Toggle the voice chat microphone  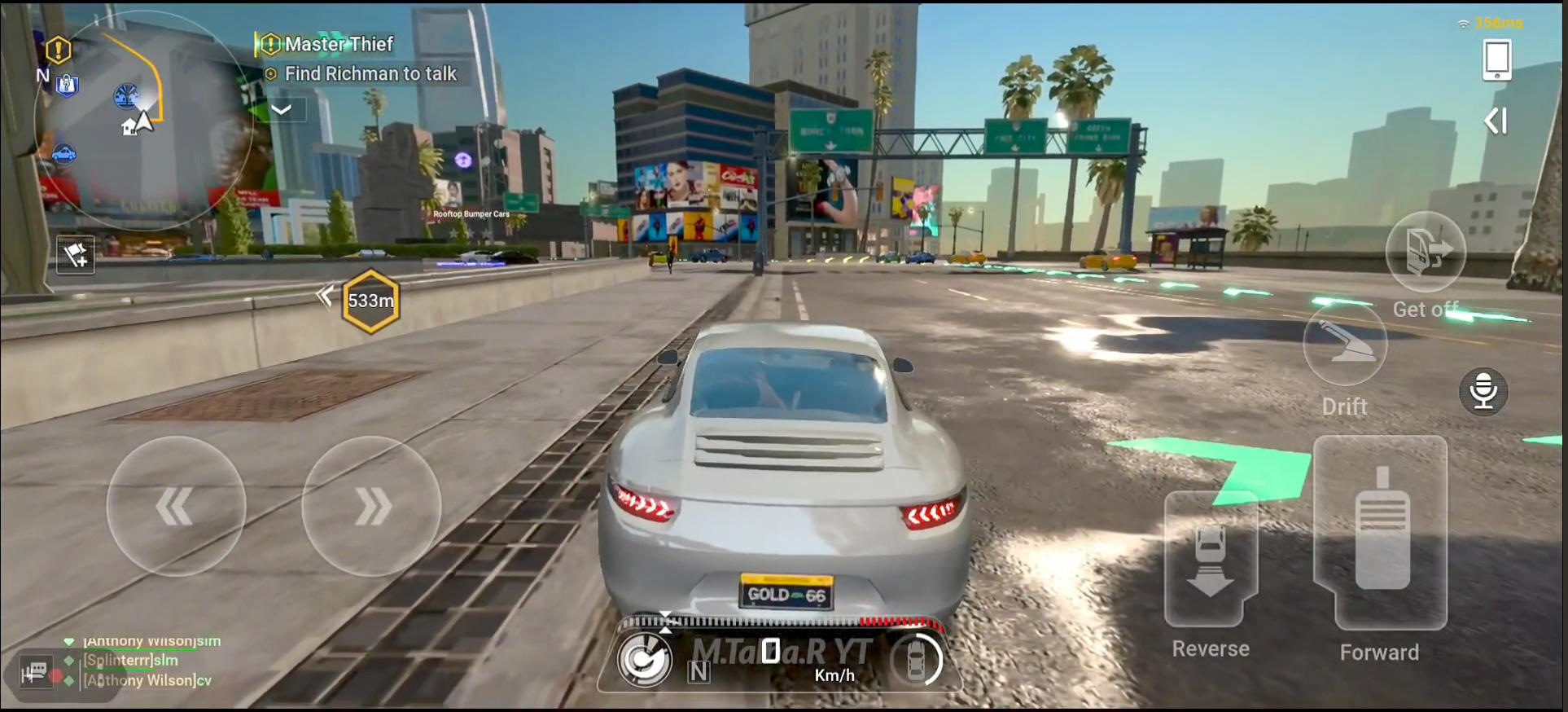(1484, 391)
